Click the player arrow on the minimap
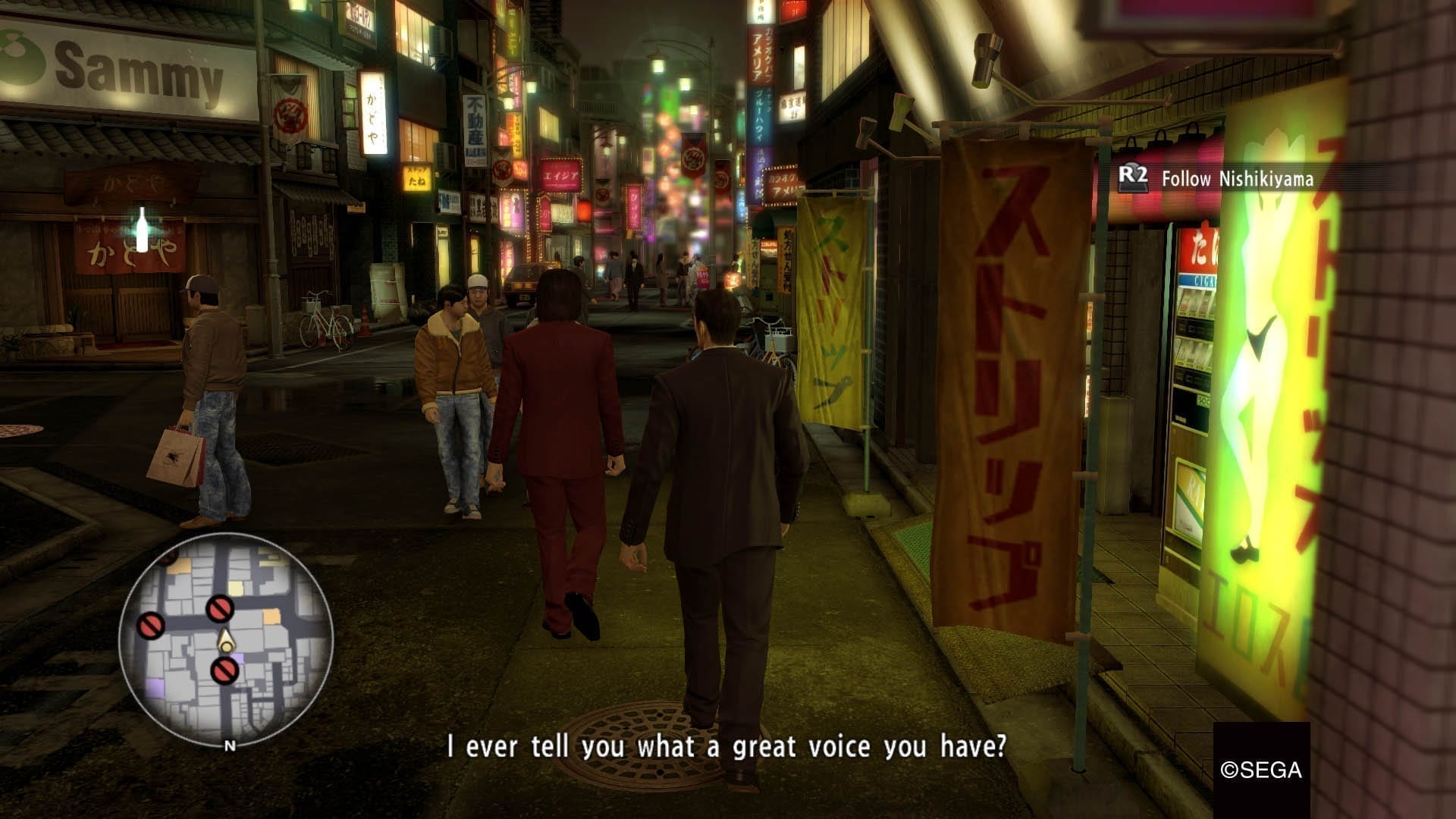The width and height of the screenshot is (1456, 819). coord(225,642)
